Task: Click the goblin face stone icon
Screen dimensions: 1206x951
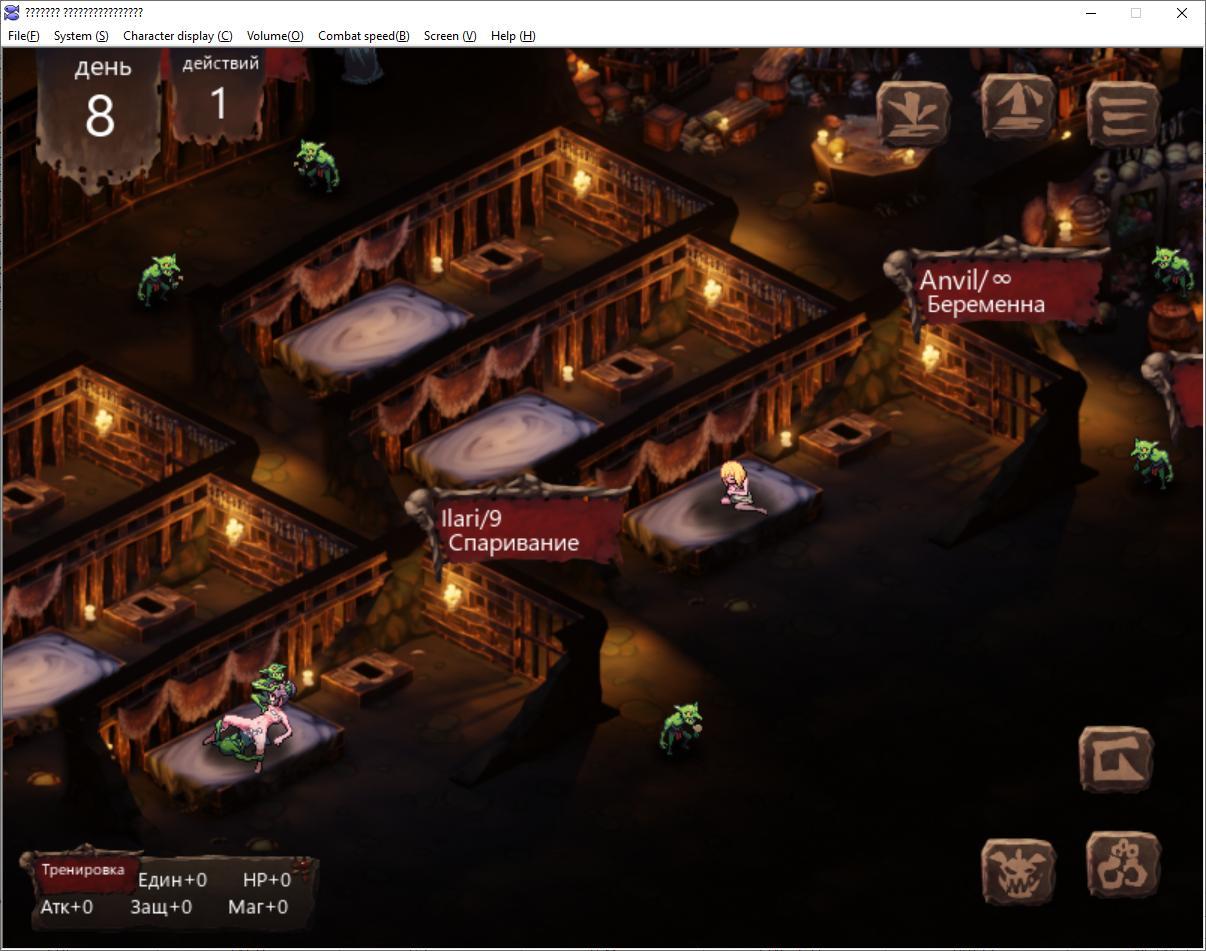Action: click(1019, 871)
